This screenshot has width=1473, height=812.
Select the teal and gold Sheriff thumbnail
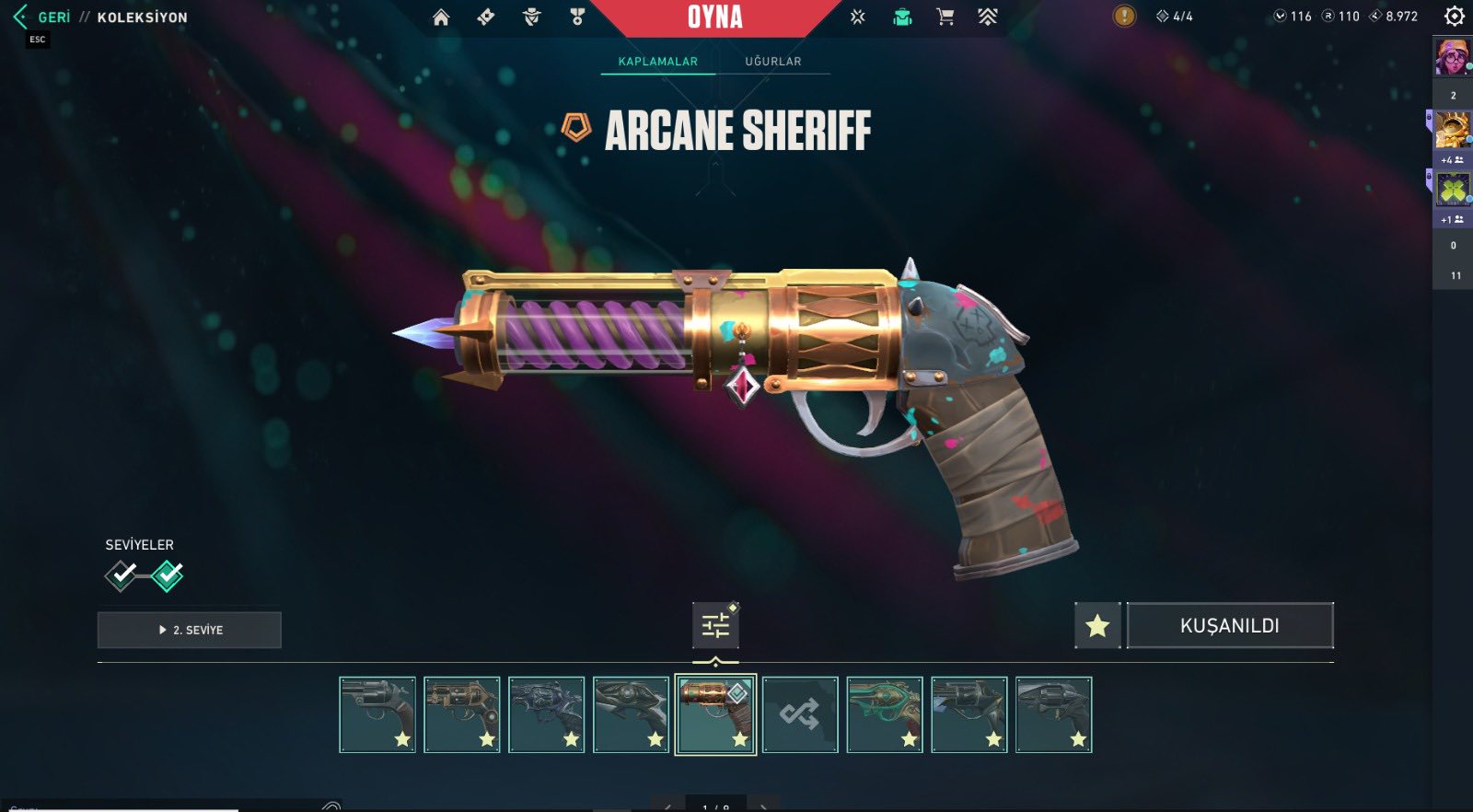[x=885, y=714]
